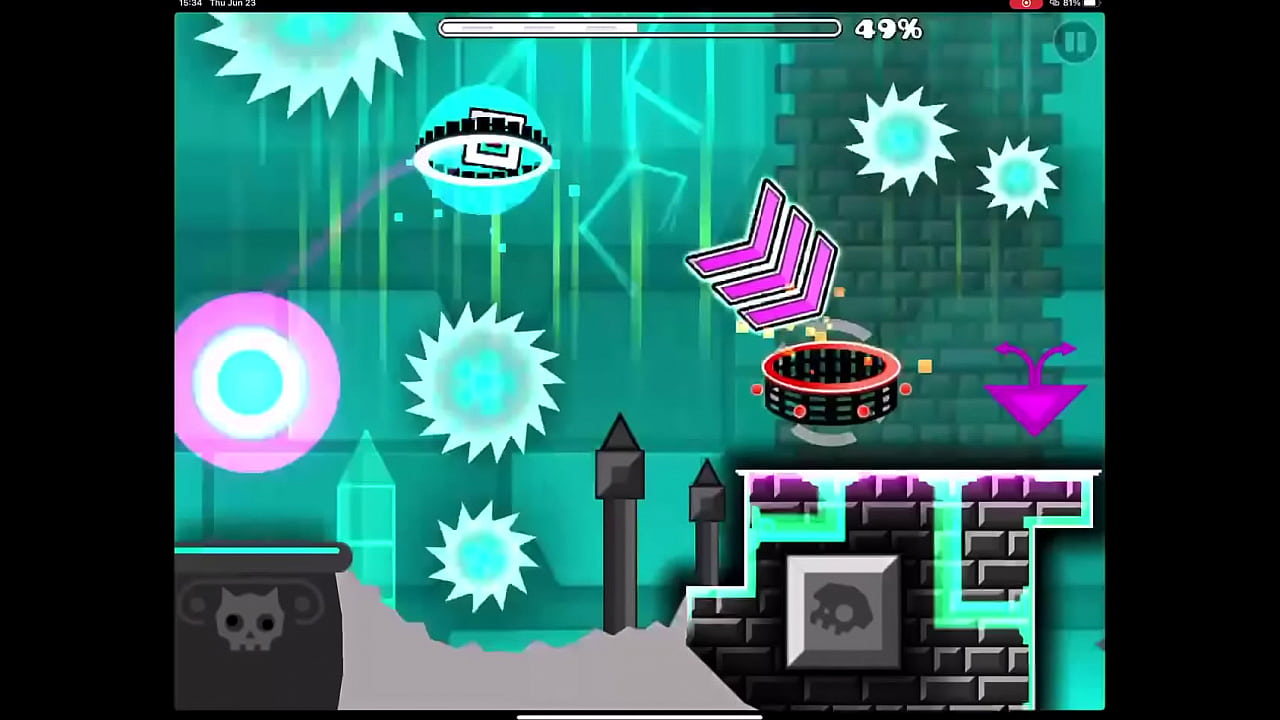Select the pause icon in the top-right corner

click(1076, 41)
